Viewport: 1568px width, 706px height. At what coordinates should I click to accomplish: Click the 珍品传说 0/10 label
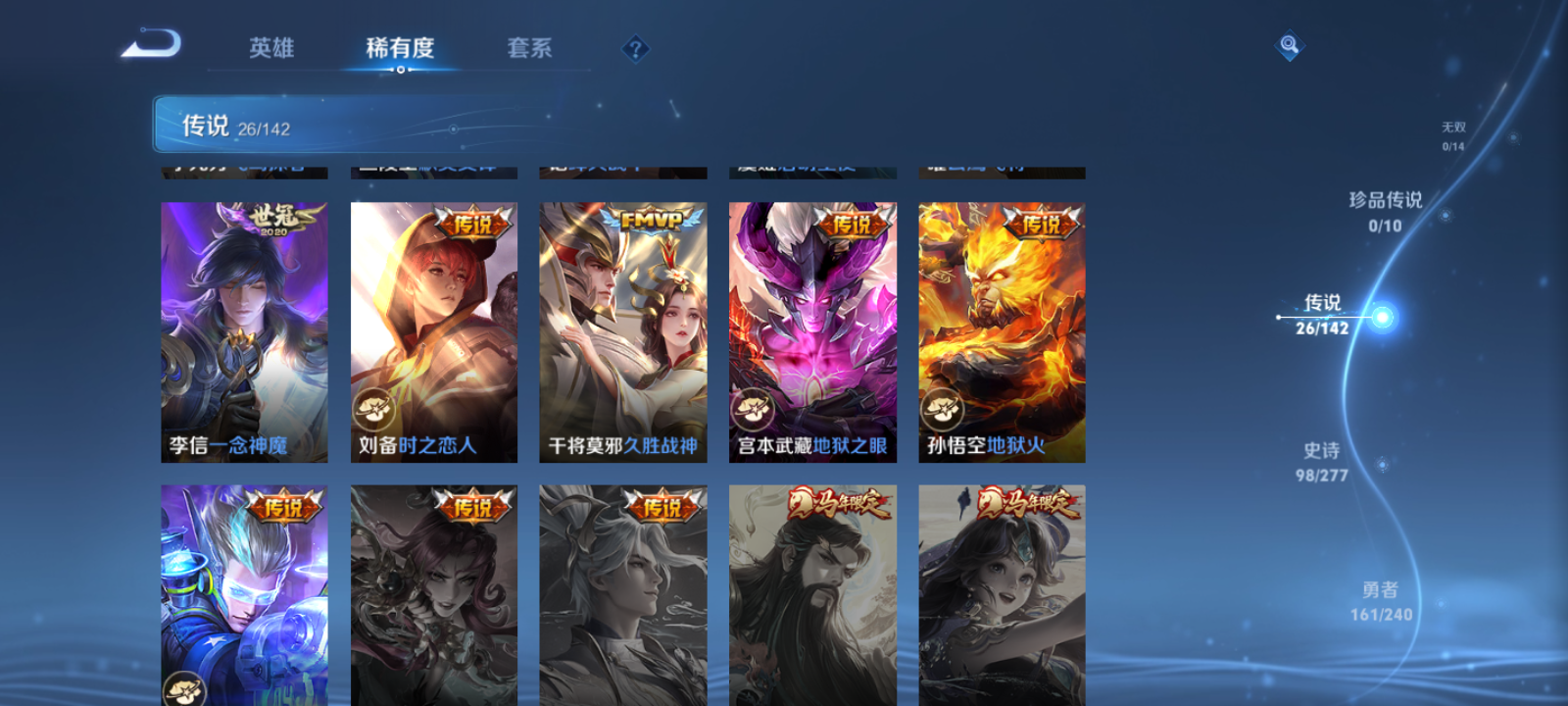pos(1386,212)
